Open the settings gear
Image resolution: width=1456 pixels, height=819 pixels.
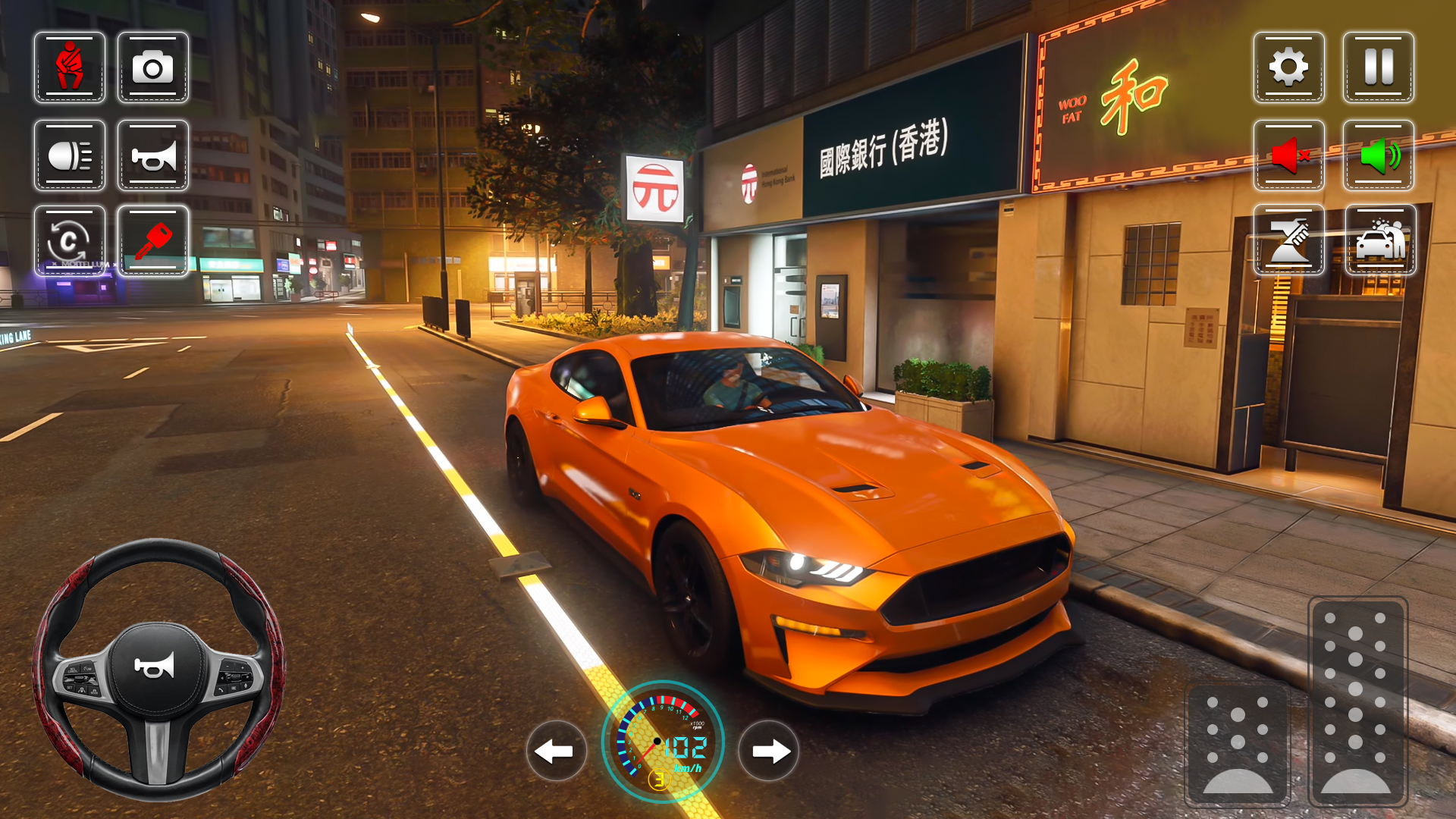click(x=1290, y=68)
